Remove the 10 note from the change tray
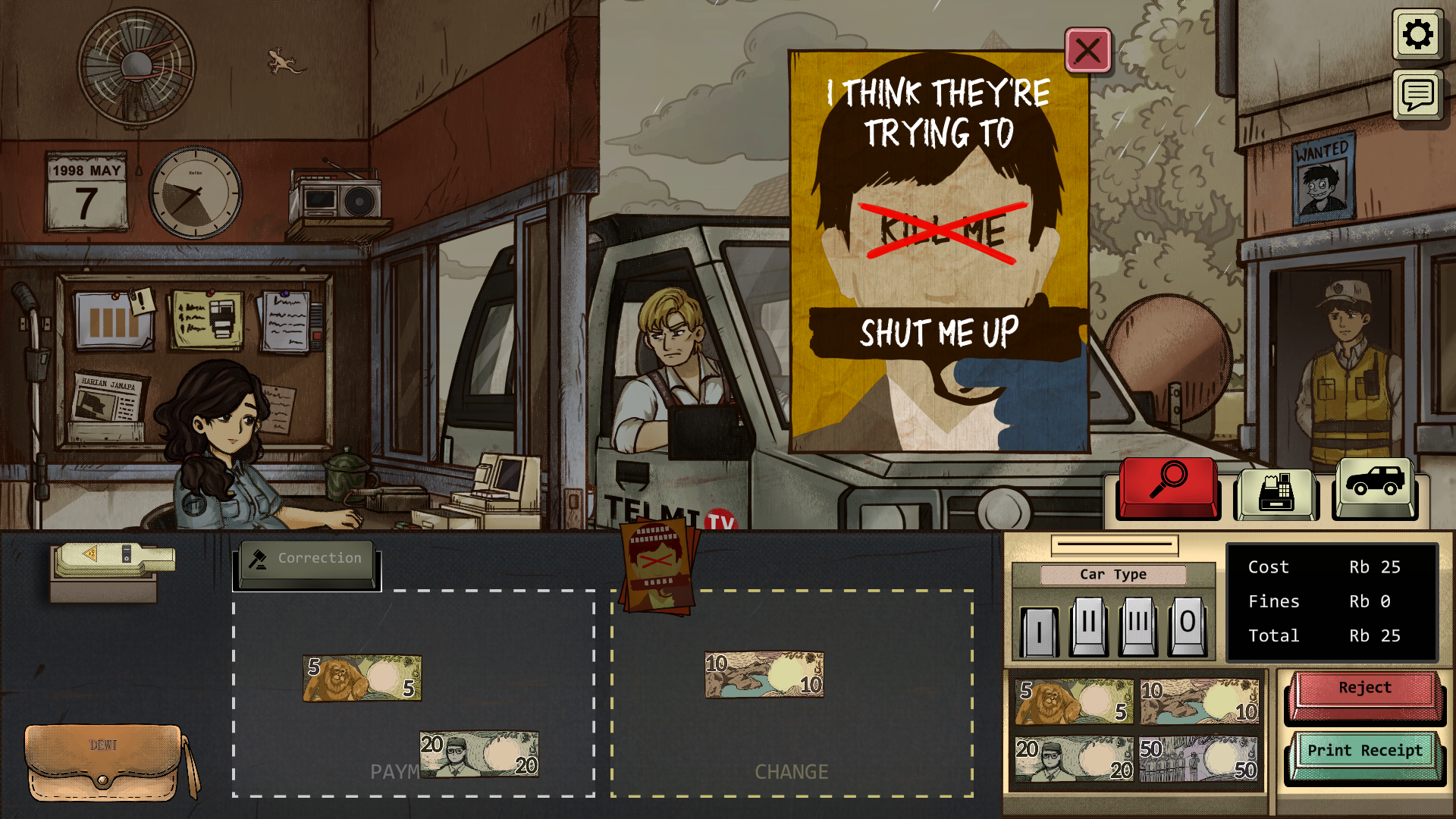Viewport: 1456px width, 819px height. 764,674
